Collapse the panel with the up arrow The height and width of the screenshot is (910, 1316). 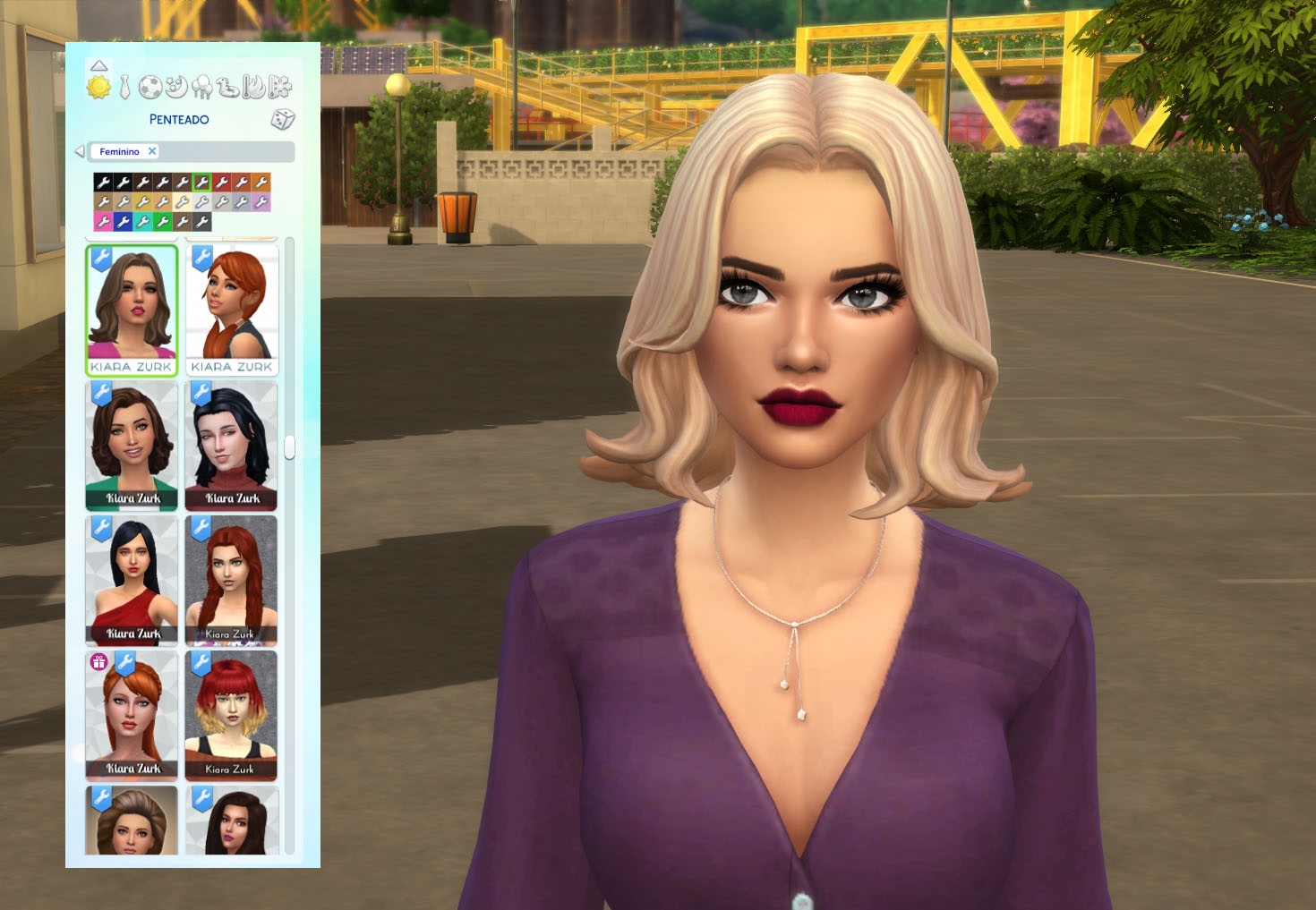coord(99,65)
